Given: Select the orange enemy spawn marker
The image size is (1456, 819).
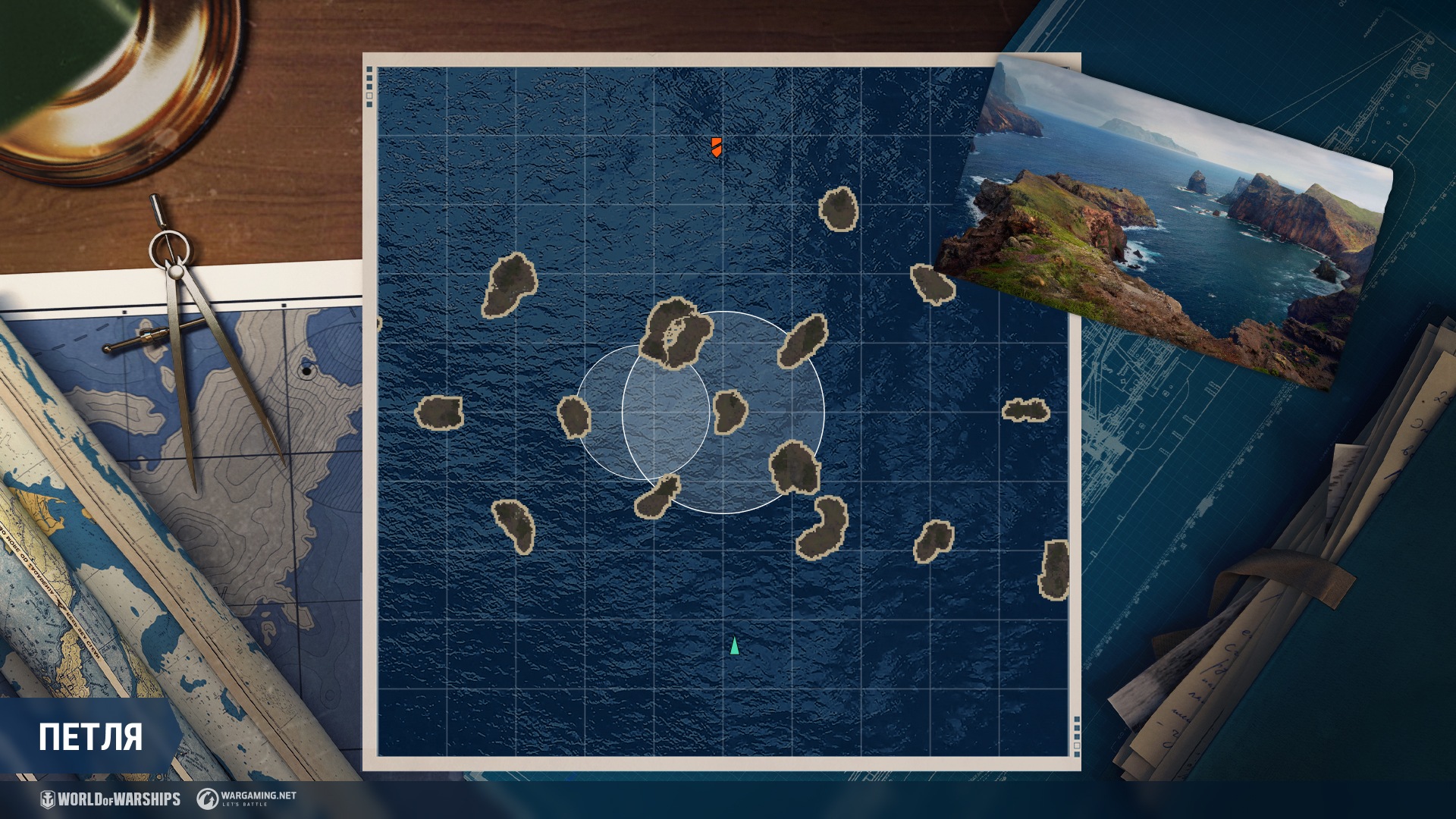Looking at the screenshot, I should tap(716, 147).
